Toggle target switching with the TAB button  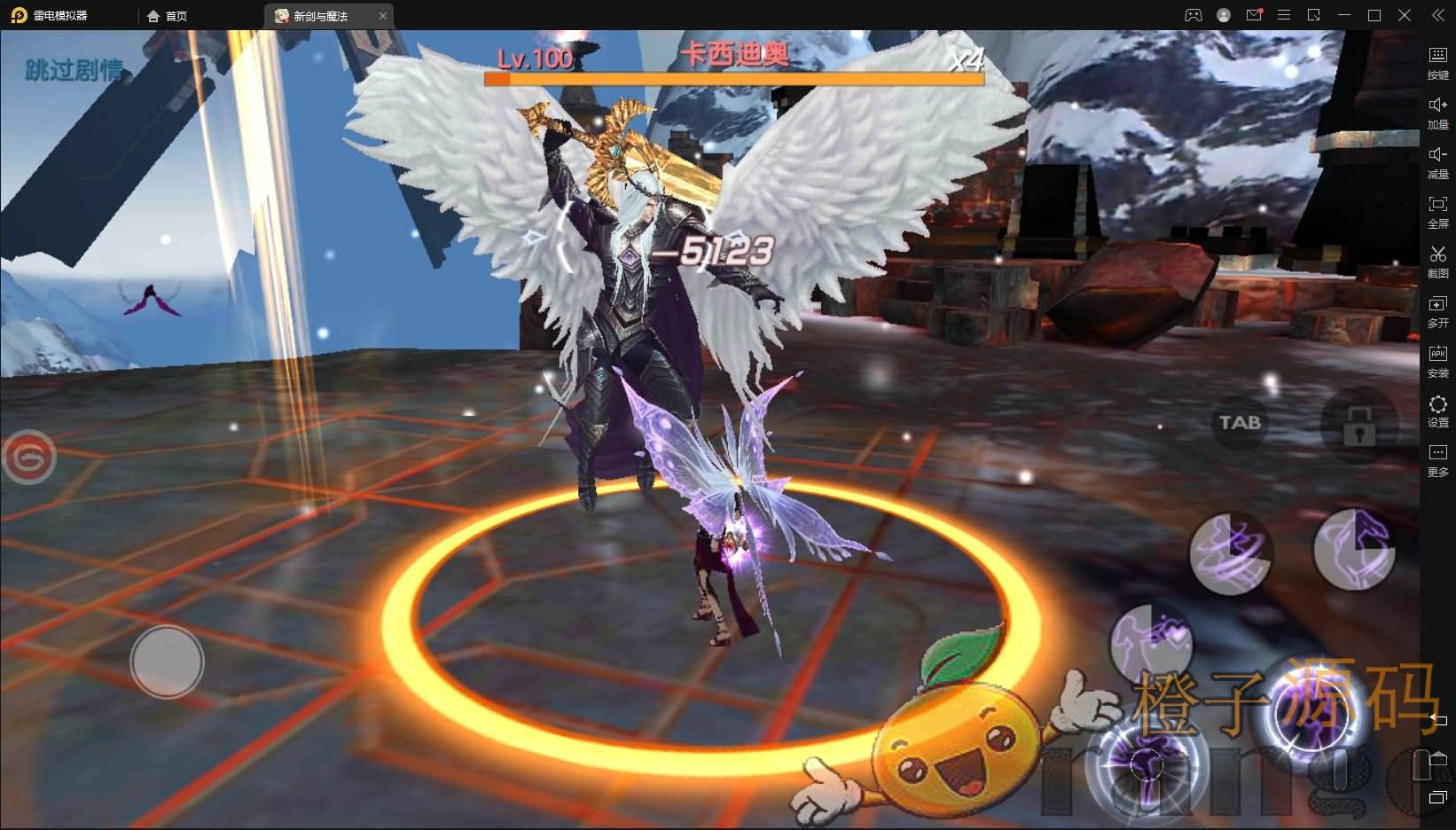pos(1239,423)
